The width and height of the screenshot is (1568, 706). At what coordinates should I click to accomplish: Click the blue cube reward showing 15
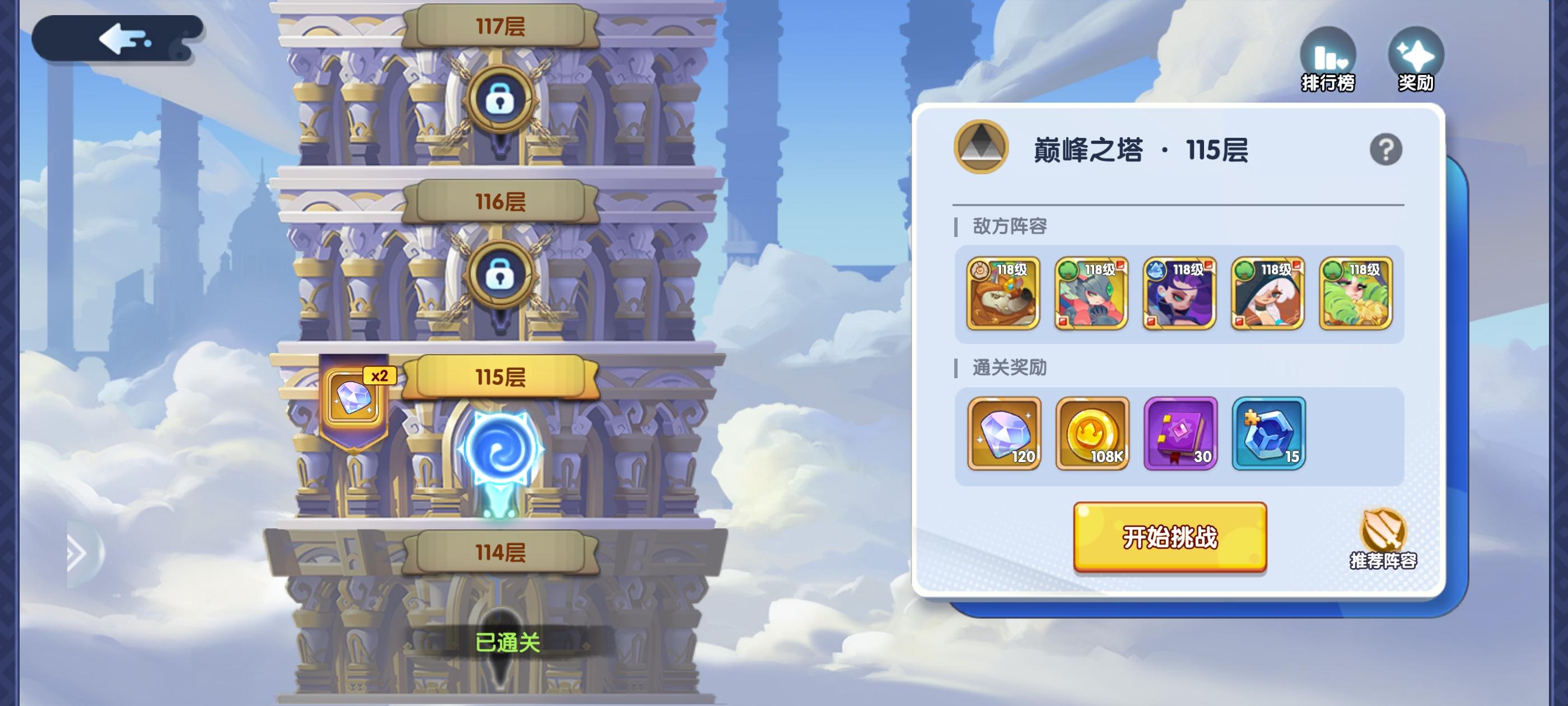[1269, 433]
